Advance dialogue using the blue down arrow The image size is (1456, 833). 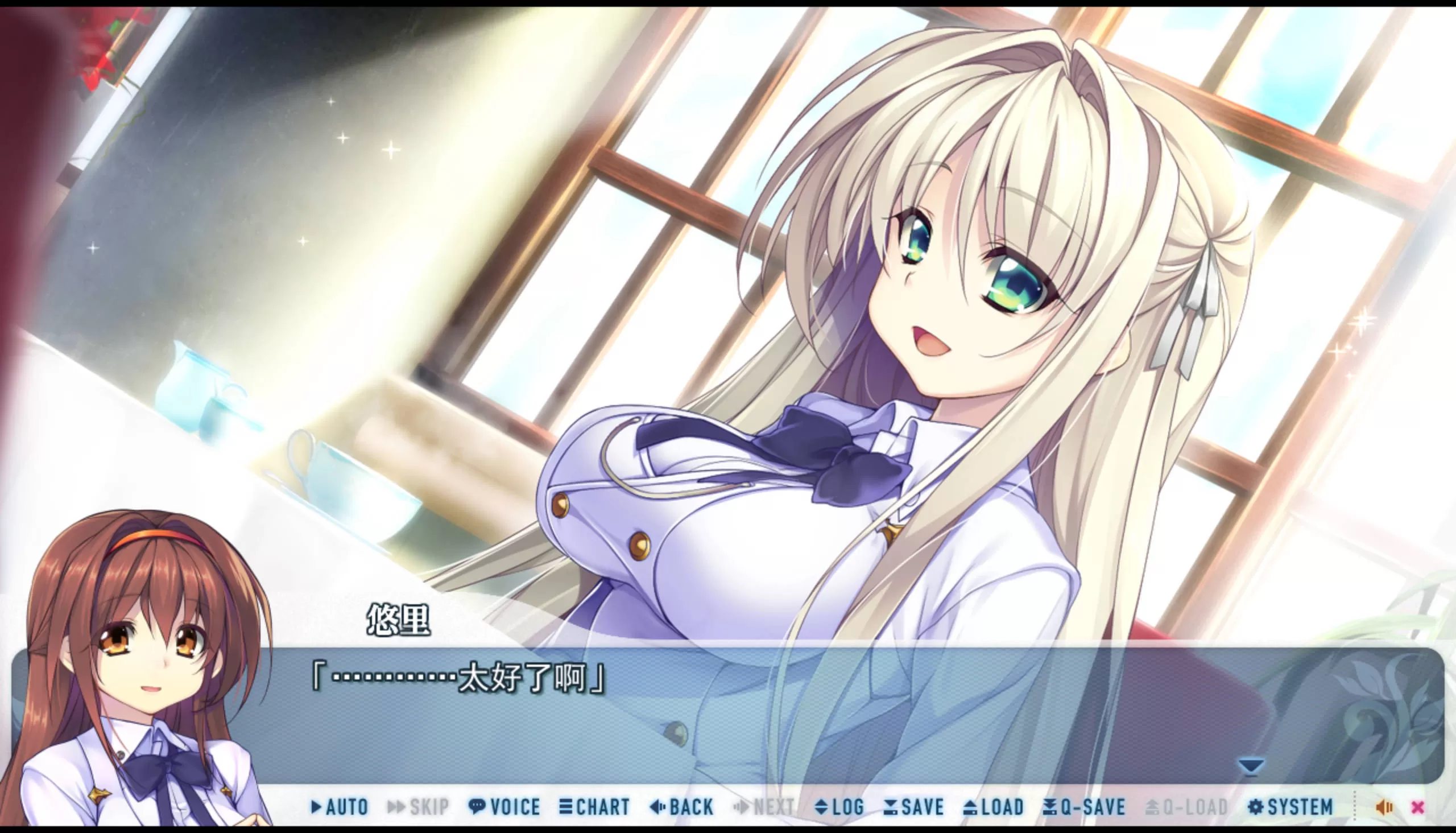(x=1251, y=765)
